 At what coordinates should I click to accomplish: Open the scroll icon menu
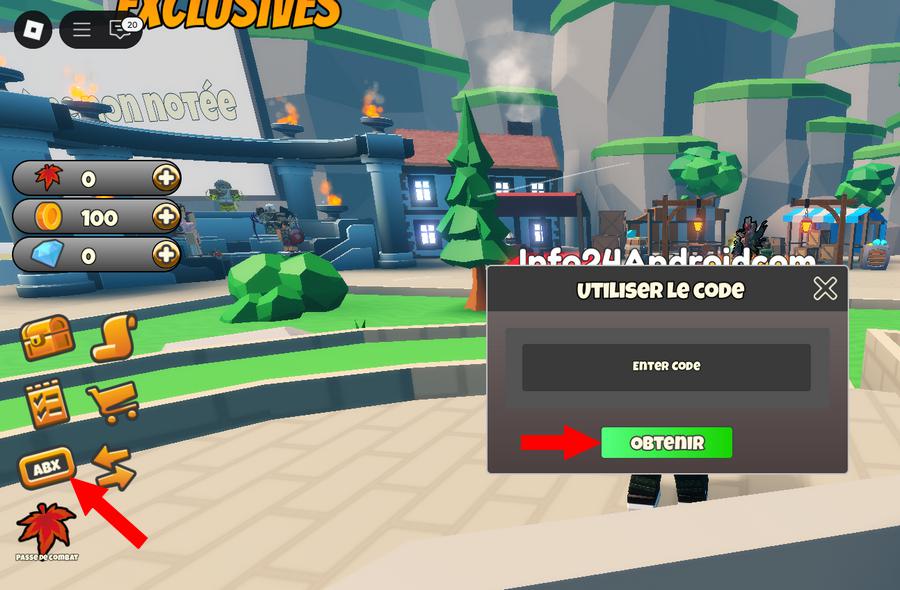coord(113,339)
